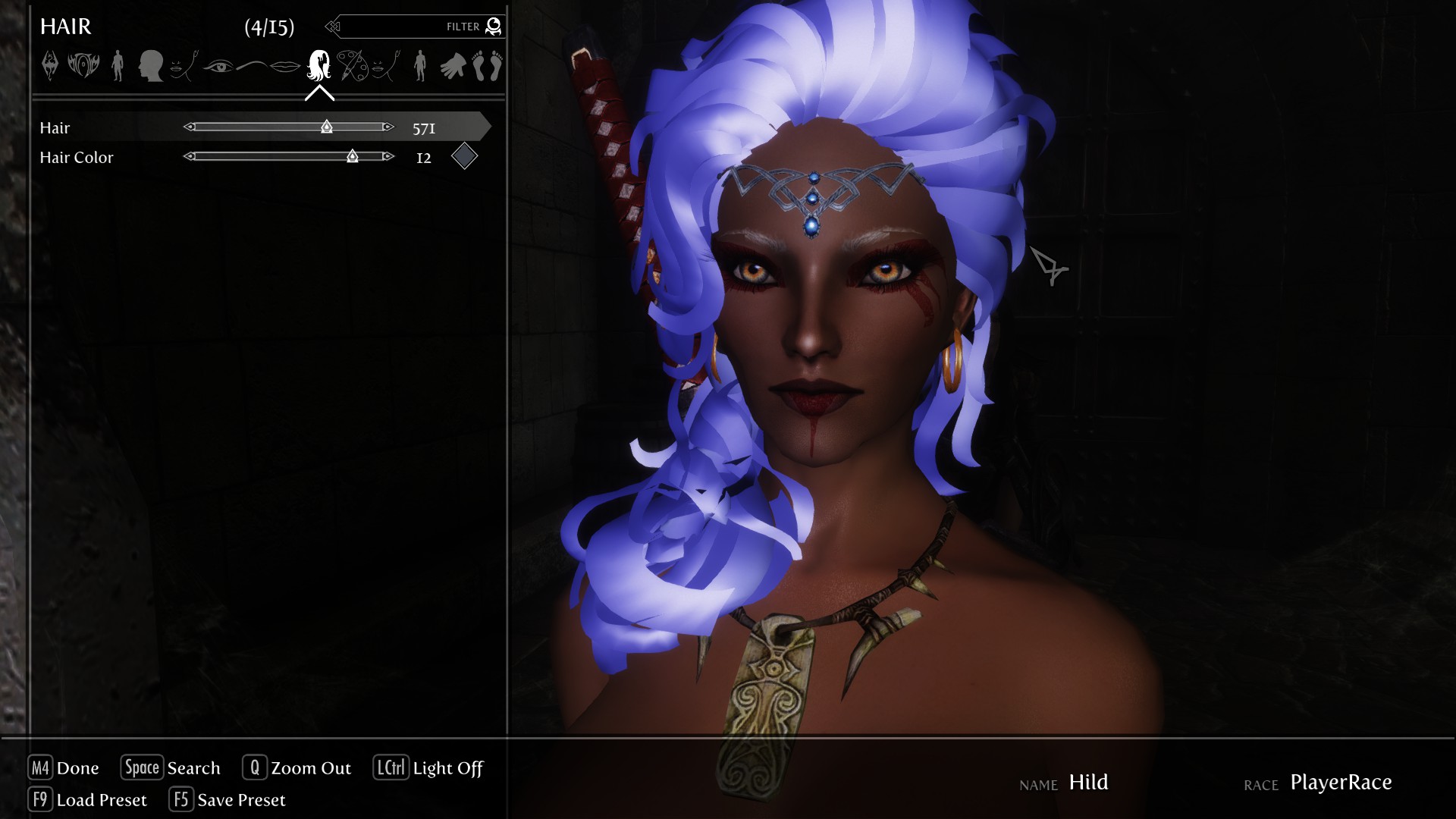Click the Hair style slider track

(288, 127)
